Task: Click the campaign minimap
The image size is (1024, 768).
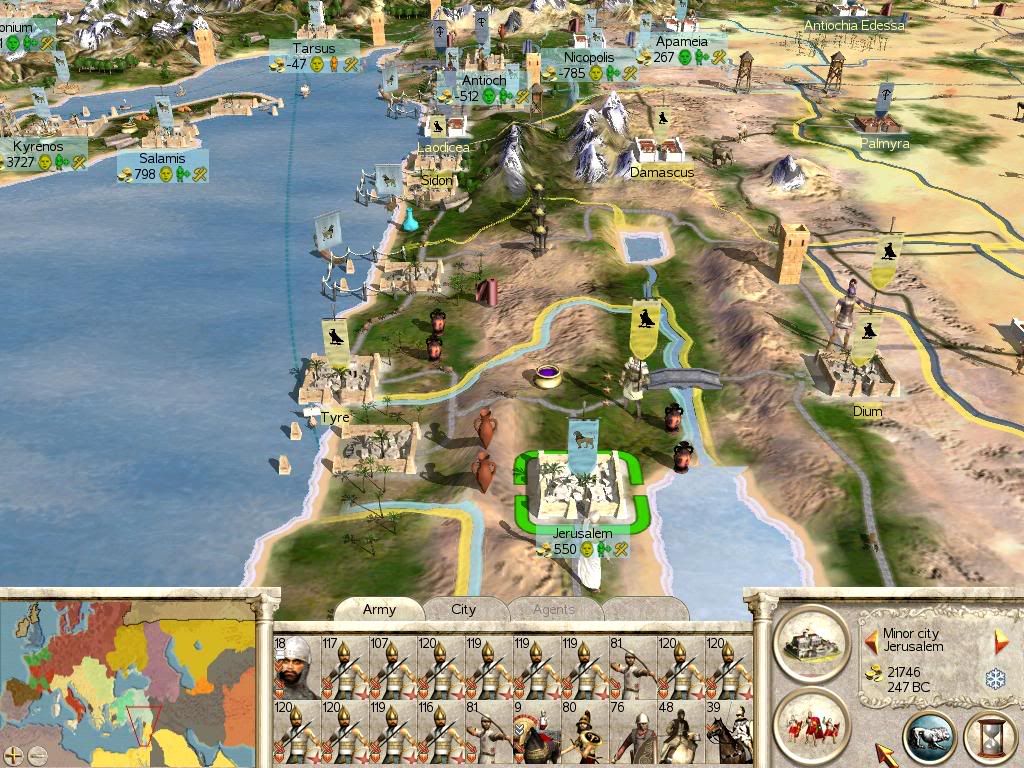Action: point(128,672)
